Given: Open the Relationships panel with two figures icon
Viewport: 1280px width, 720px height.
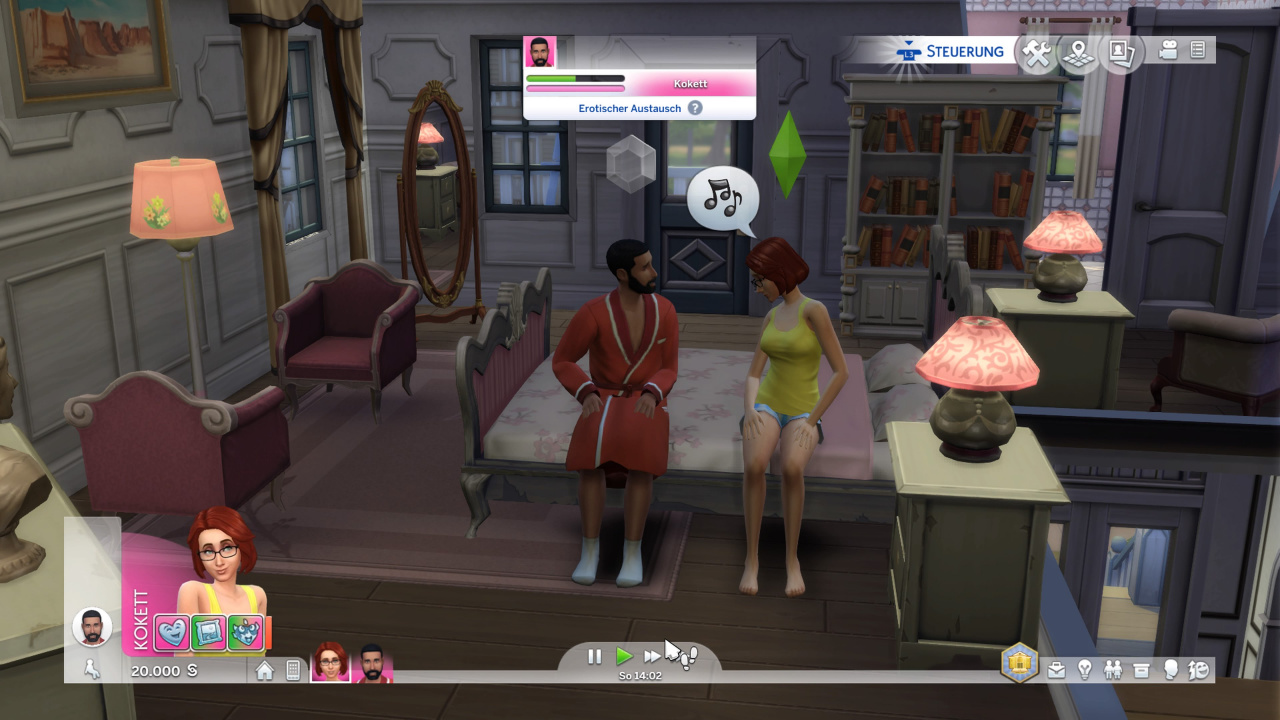Looking at the screenshot, I should point(1113,670).
